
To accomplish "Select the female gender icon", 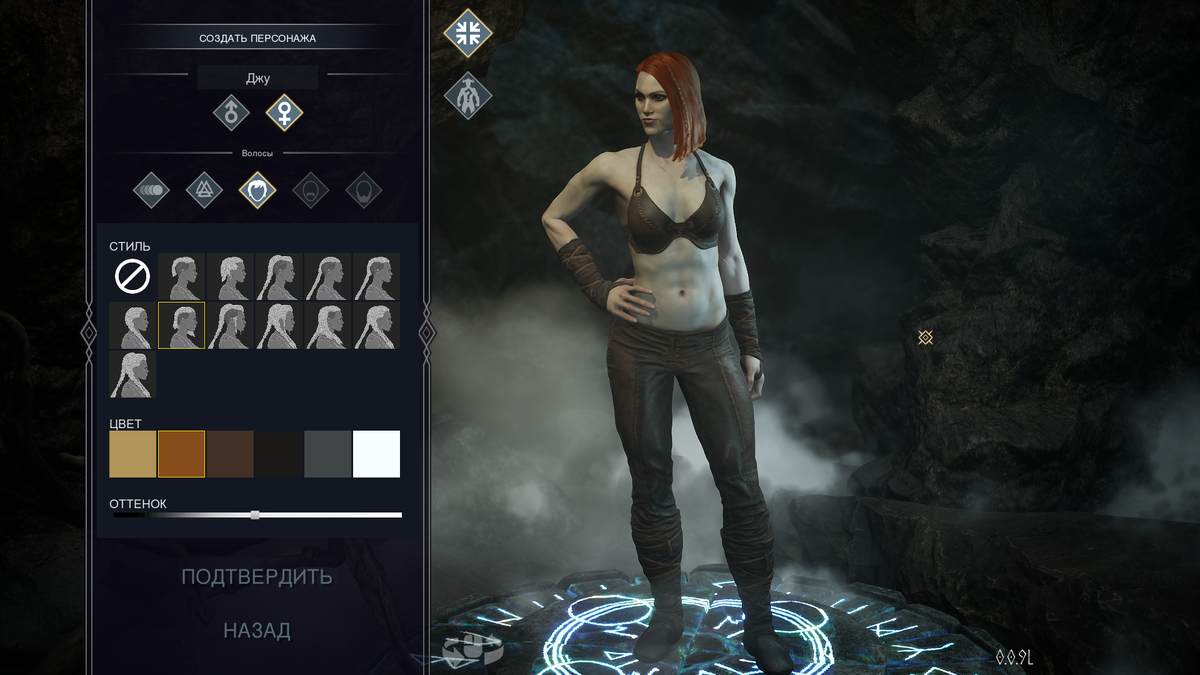I will tap(284, 113).
